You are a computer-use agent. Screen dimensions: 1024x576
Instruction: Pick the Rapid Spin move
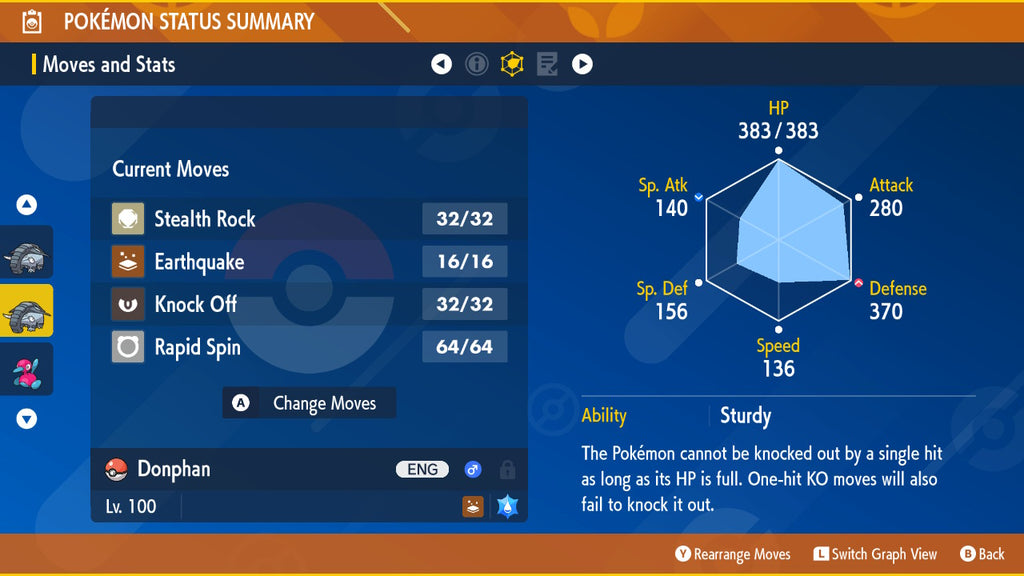309,348
